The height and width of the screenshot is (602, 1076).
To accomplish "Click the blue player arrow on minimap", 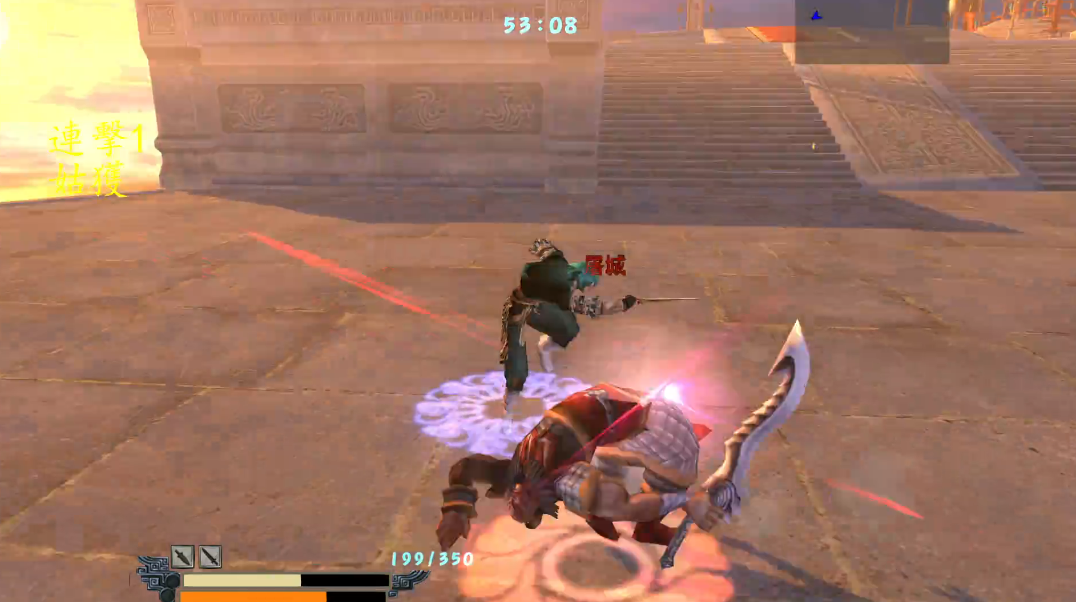I will click(x=816, y=15).
